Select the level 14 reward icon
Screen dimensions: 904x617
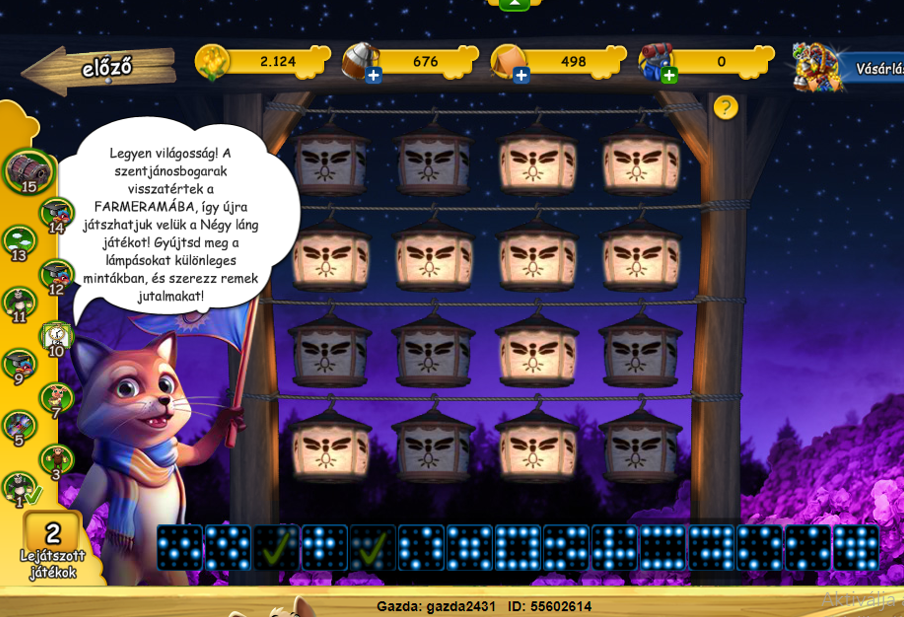click(x=56, y=213)
